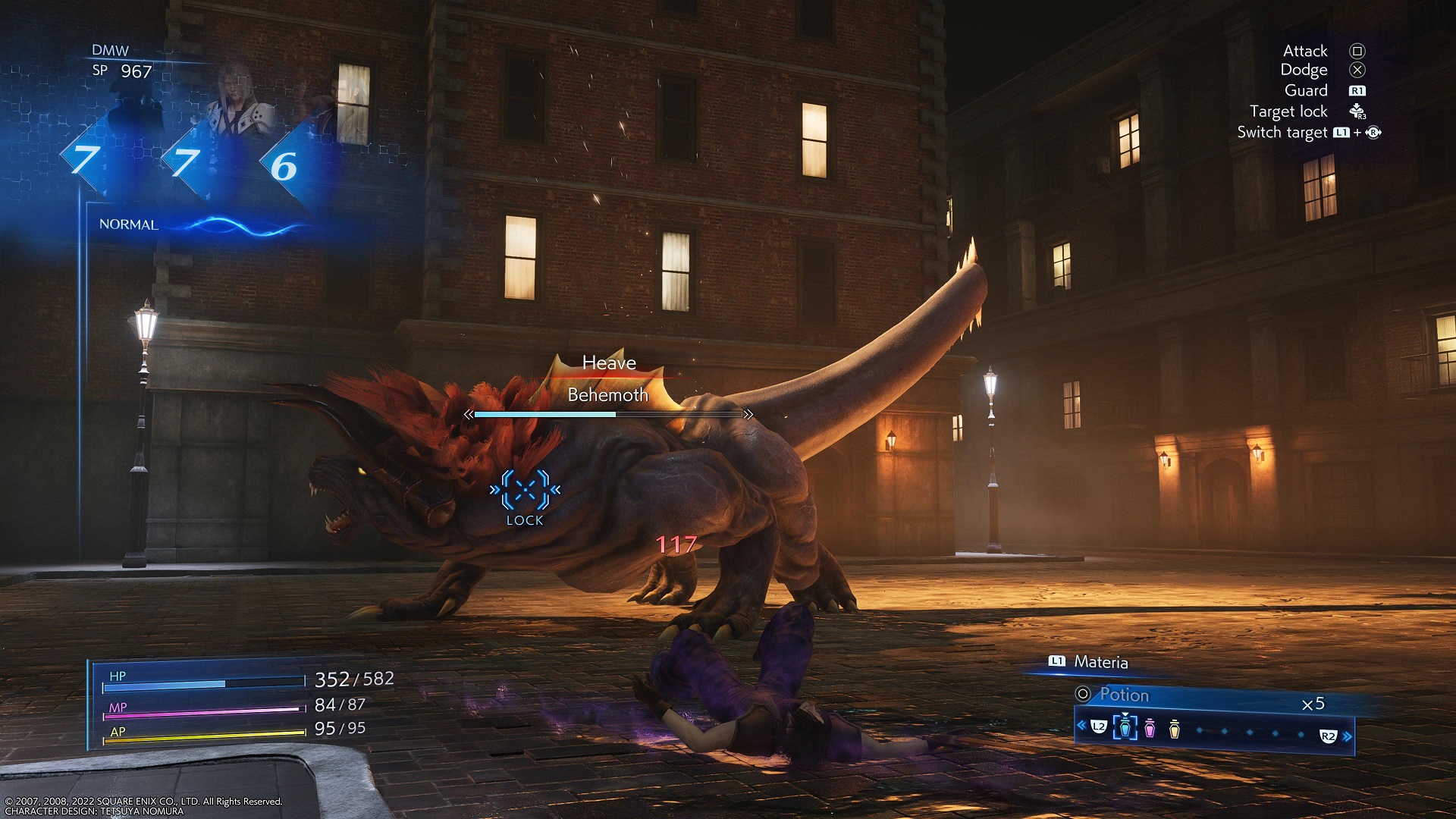Click the left arrows on the item bar
Viewport: 1456px width, 819px height.
click(x=1081, y=726)
